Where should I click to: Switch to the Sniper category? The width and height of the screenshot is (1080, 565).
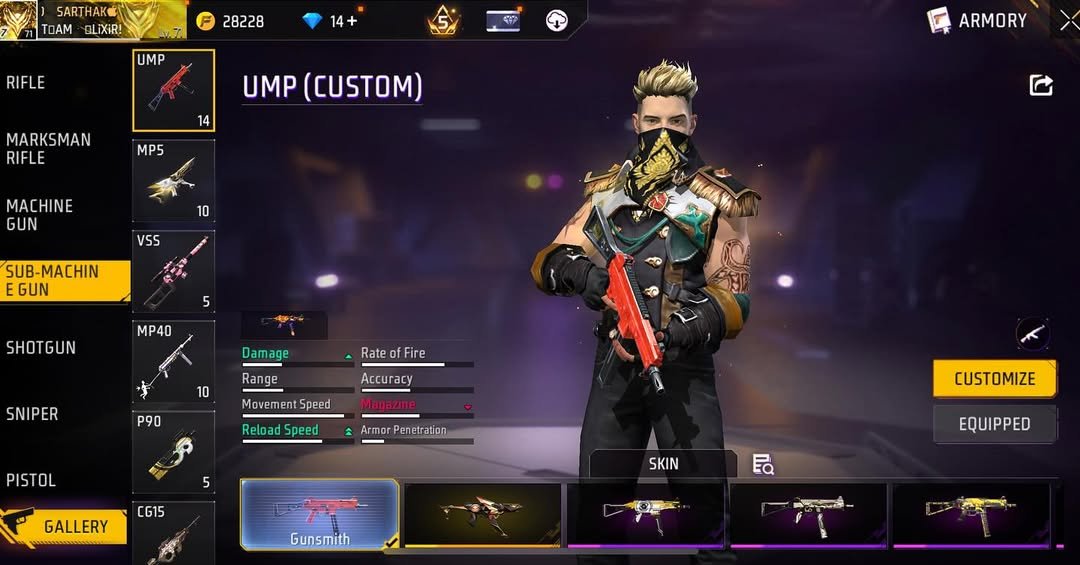point(32,414)
